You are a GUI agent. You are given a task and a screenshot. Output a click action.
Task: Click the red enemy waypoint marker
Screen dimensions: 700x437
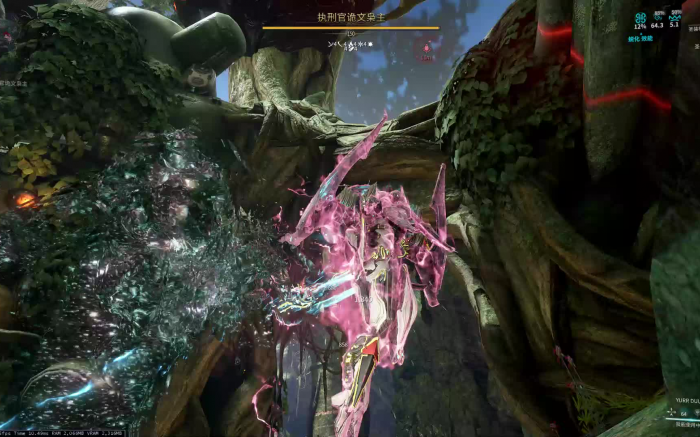pyautogui.click(x=428, y=46)
